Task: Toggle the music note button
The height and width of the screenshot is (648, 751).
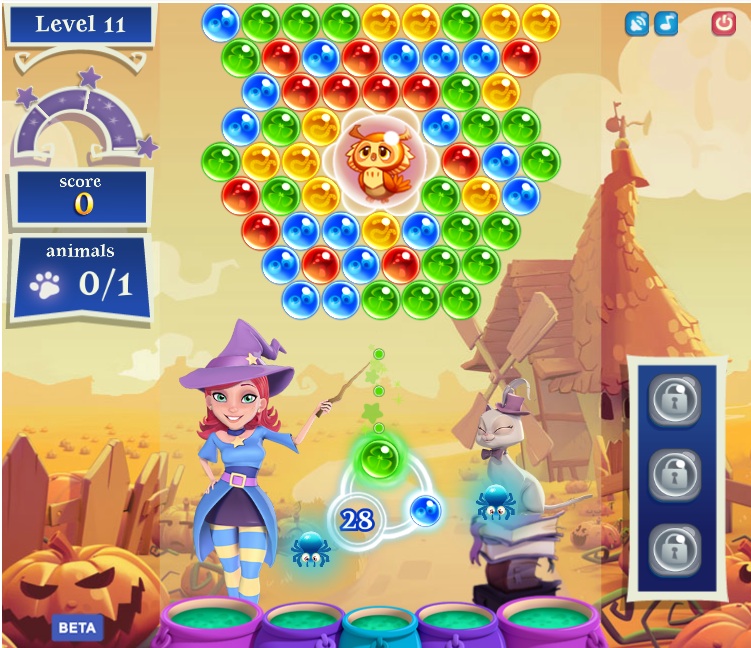Action: 666,24
